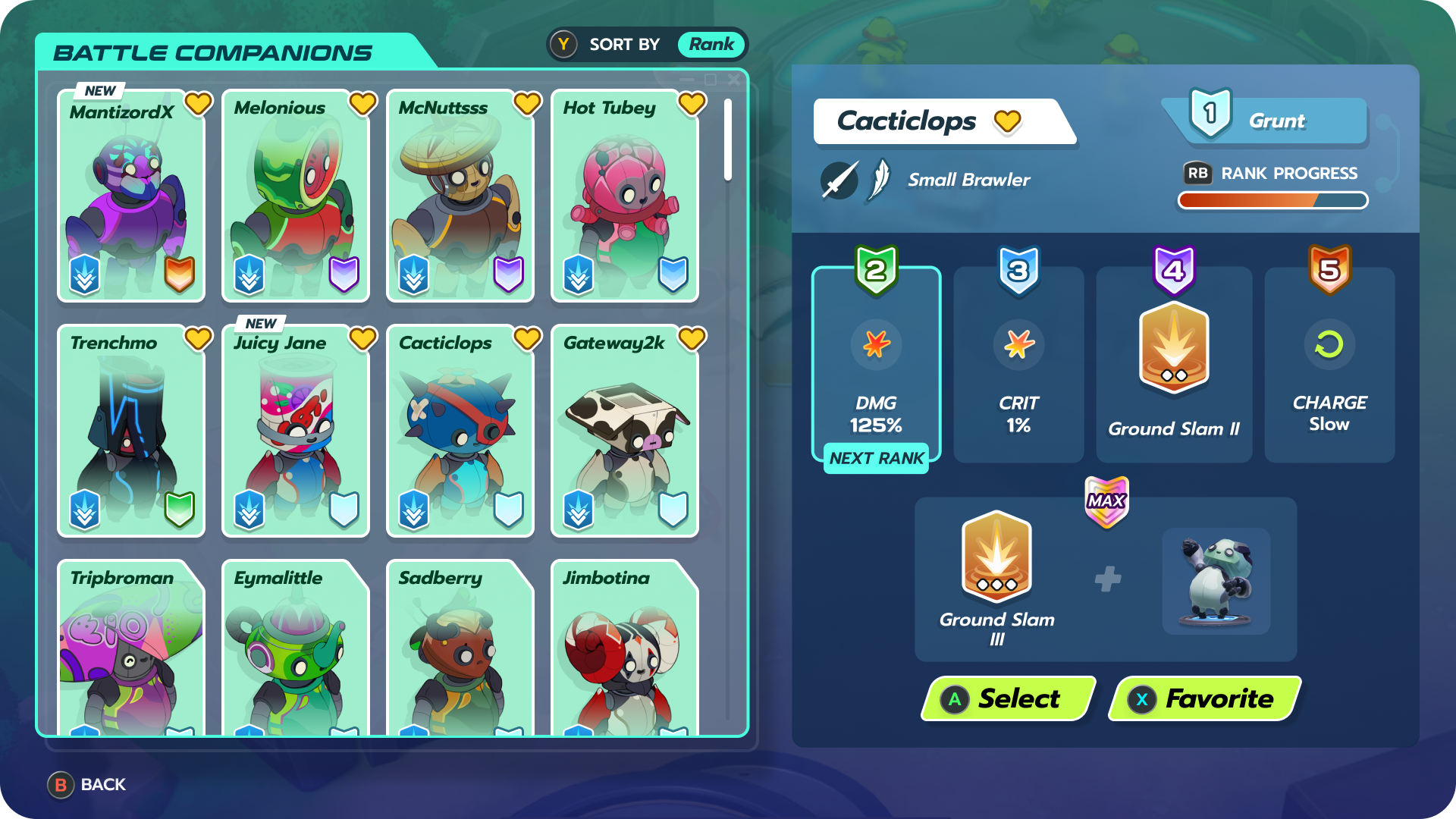Change the Sort By Rank option
This screenshot has height=819, width=1456.
[x=647, y=45]
